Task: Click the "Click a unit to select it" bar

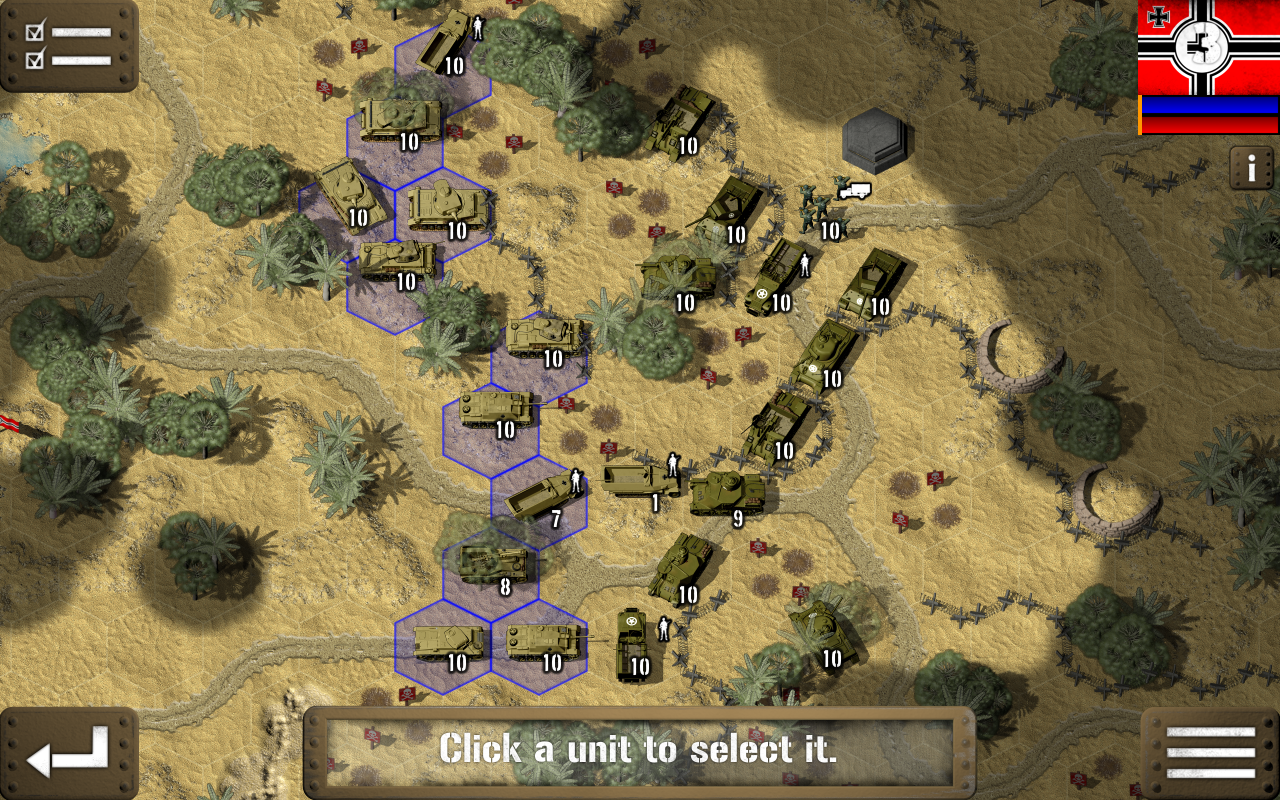Action: (x=640, y=750)
